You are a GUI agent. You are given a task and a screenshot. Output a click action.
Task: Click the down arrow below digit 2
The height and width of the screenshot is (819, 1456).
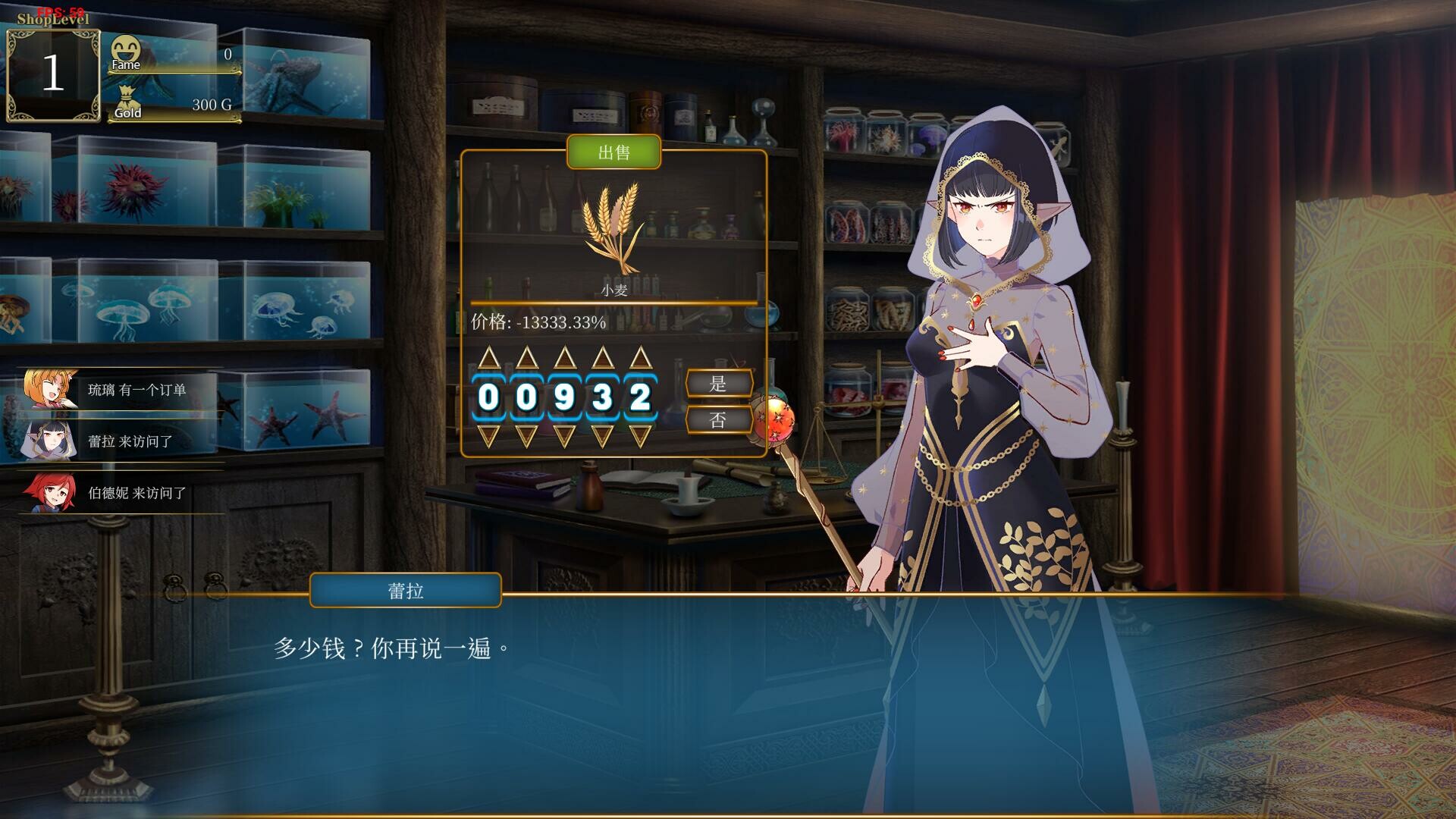click(640, 436)
